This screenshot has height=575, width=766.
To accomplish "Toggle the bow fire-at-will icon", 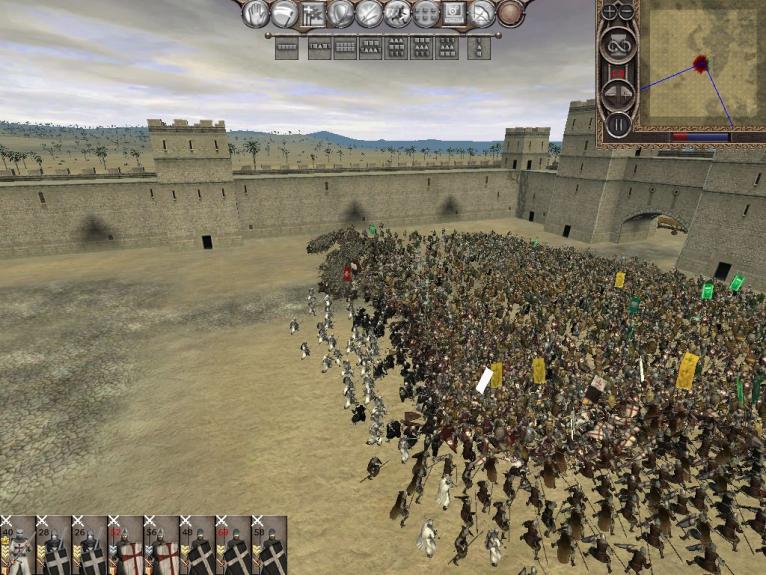I will (483, 14).
